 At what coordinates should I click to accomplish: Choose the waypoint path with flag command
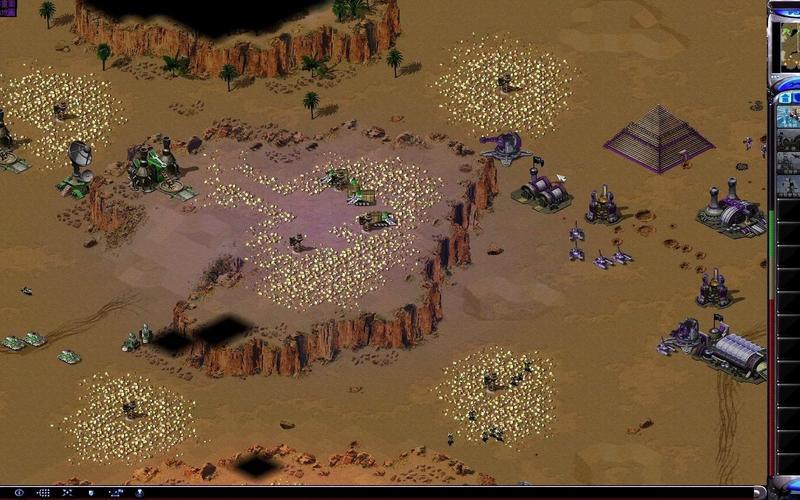point(115,492)
